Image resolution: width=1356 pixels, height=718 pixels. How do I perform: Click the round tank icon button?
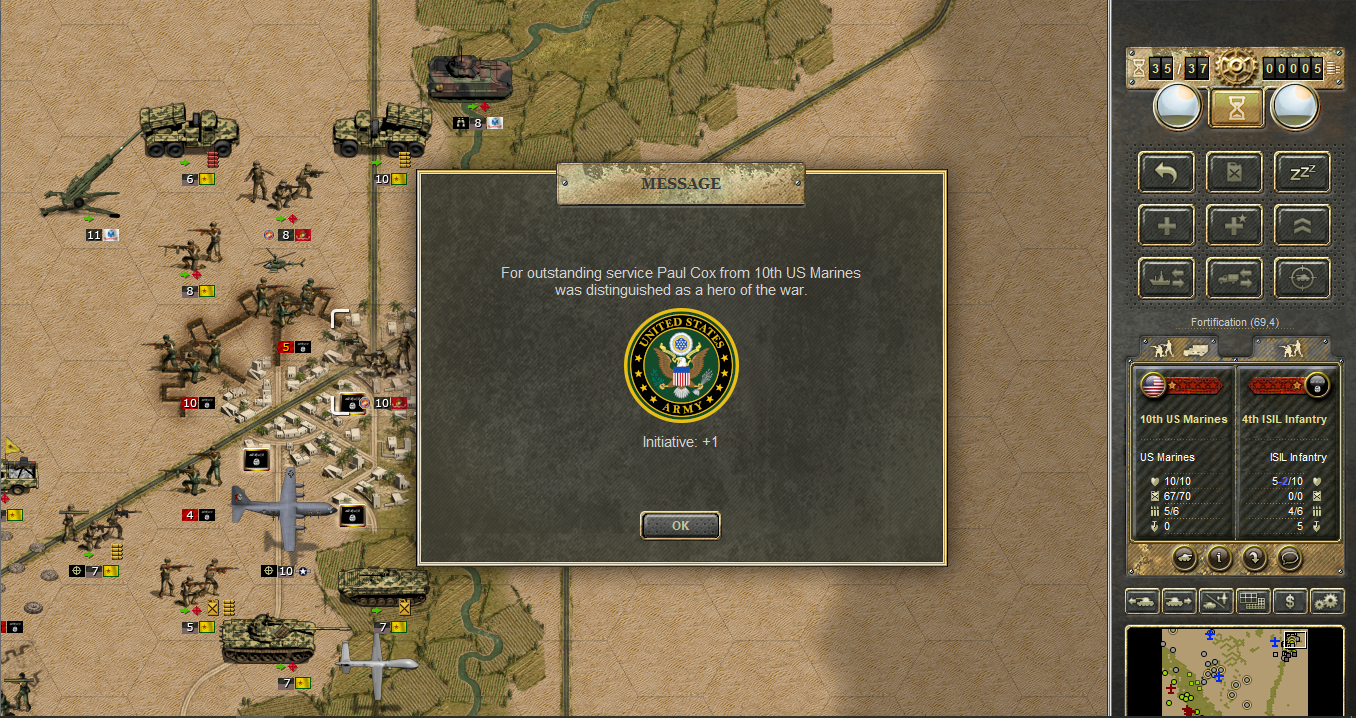pyautogui.click(x=1183, y=558)
